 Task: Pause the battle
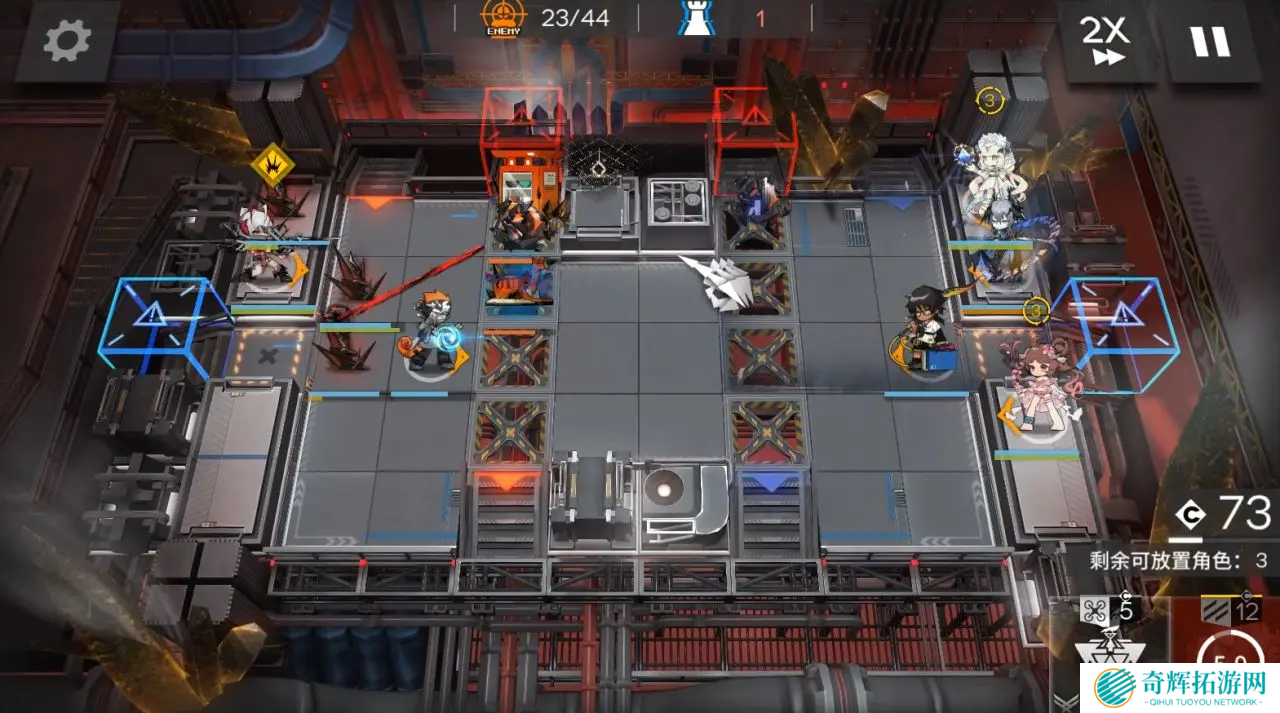point(1209,42)
